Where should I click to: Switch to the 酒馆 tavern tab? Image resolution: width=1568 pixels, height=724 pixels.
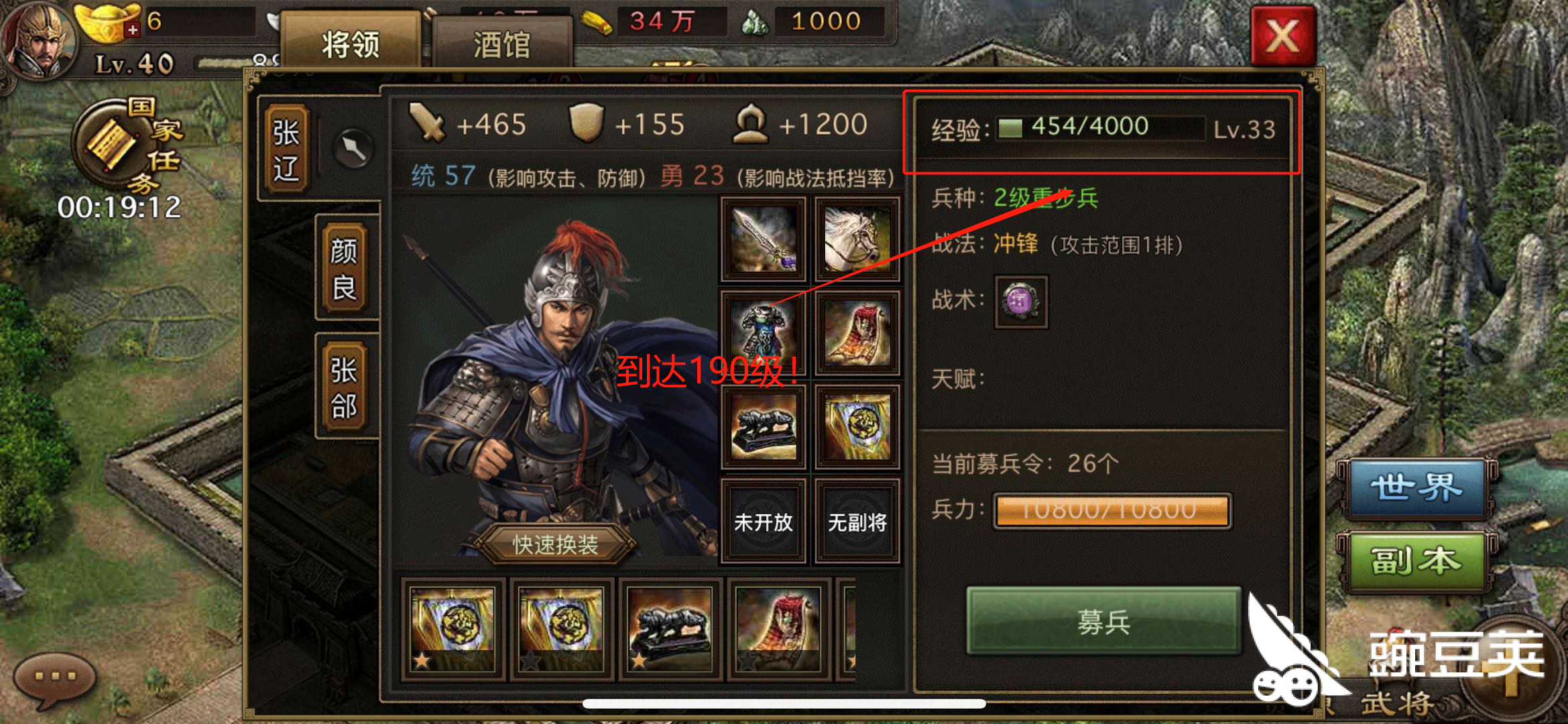click(501, 42)
